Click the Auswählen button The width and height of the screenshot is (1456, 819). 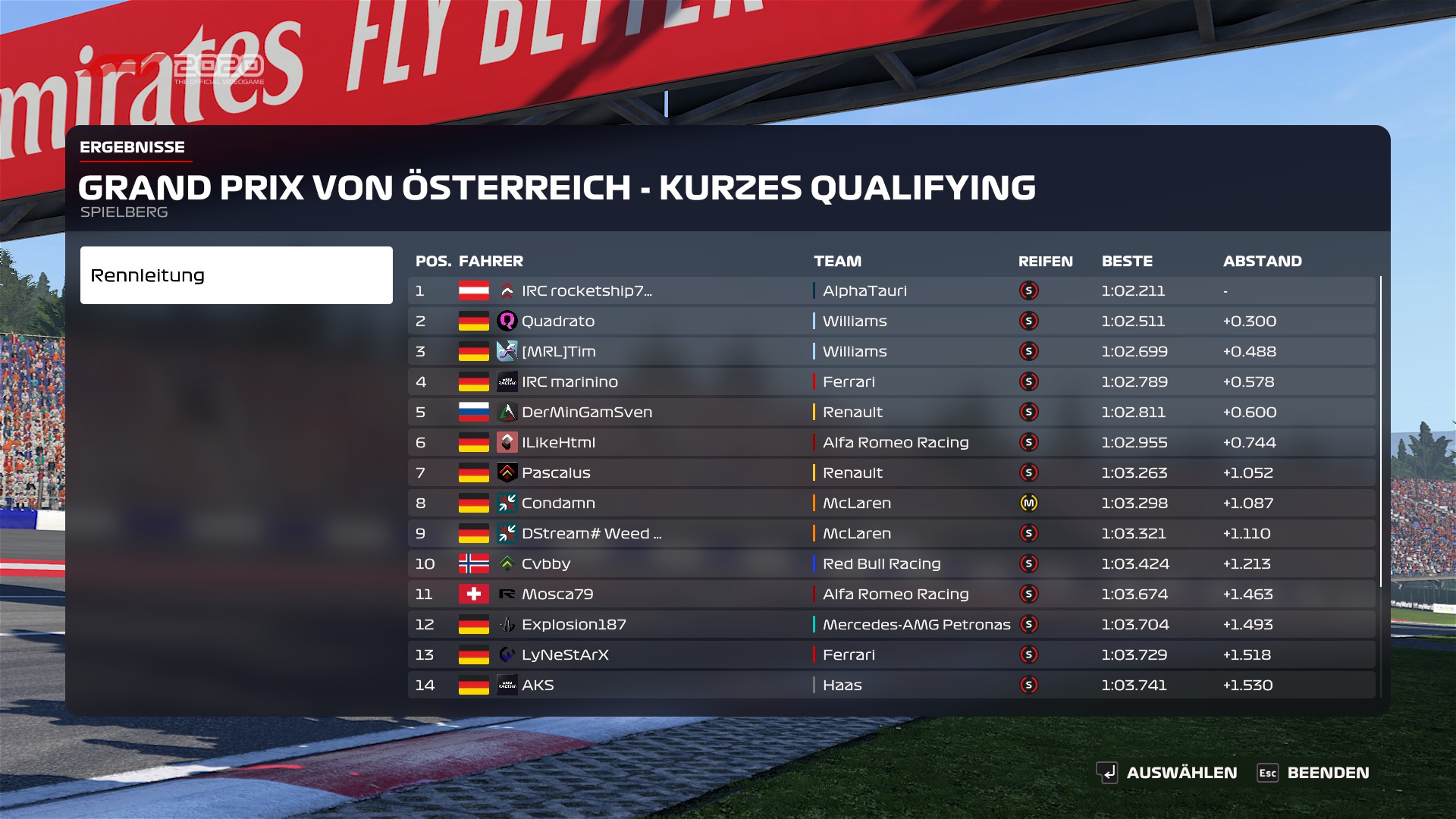pos(1167,773)
